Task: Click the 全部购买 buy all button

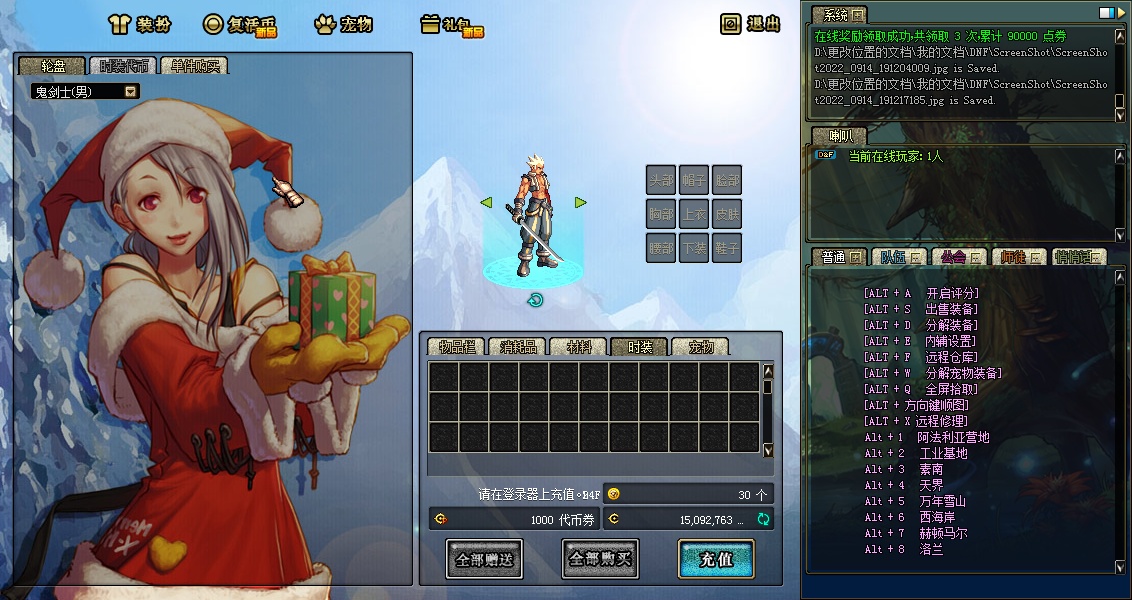Action: [x=600, y=559]
